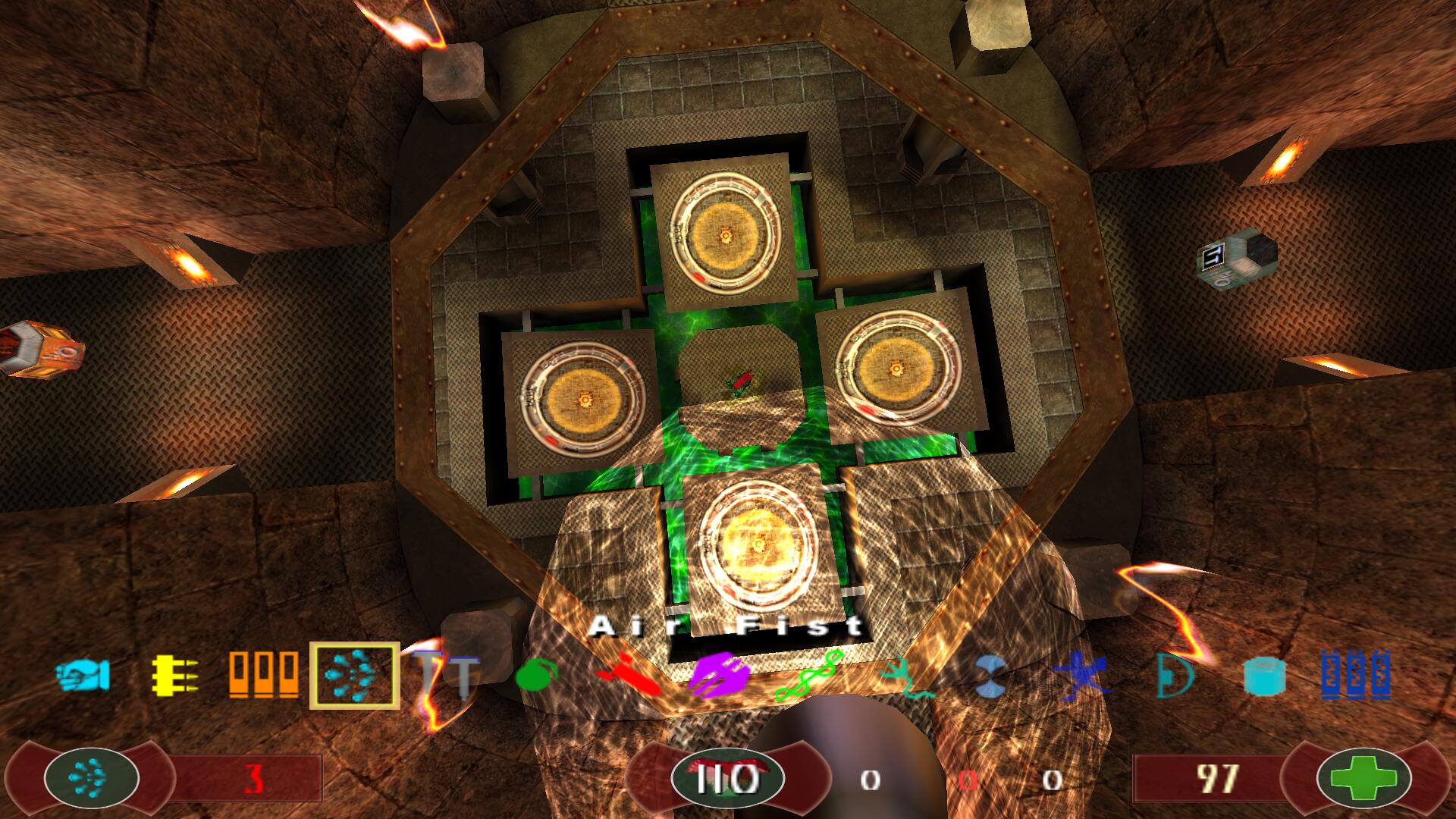Select the teal bow-shaped weapon icon
Image resolution: width=1456 pixels, height=819 pixels.
pos(1174,675)
